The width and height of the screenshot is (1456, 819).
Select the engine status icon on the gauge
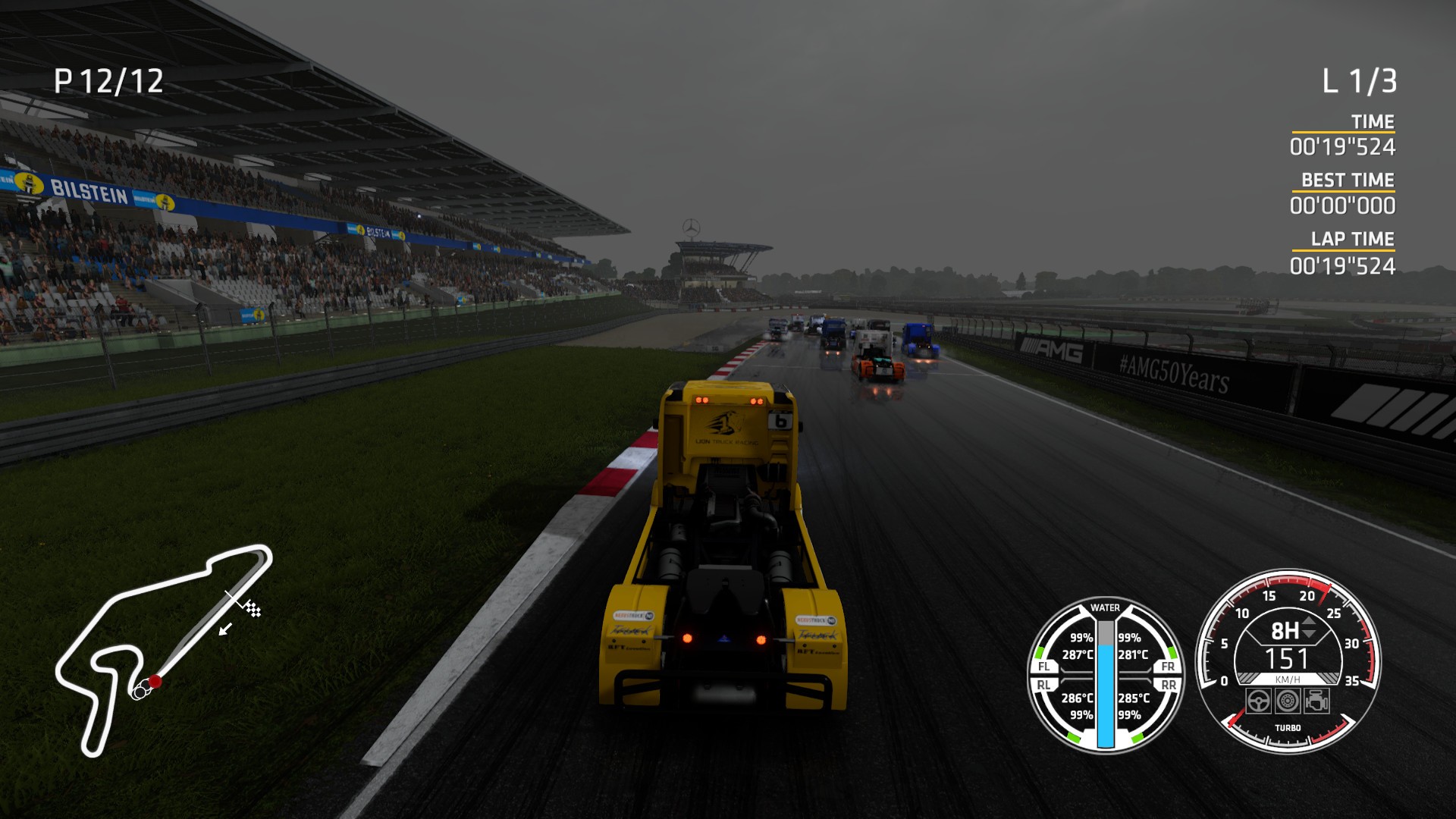[1317, 699]
